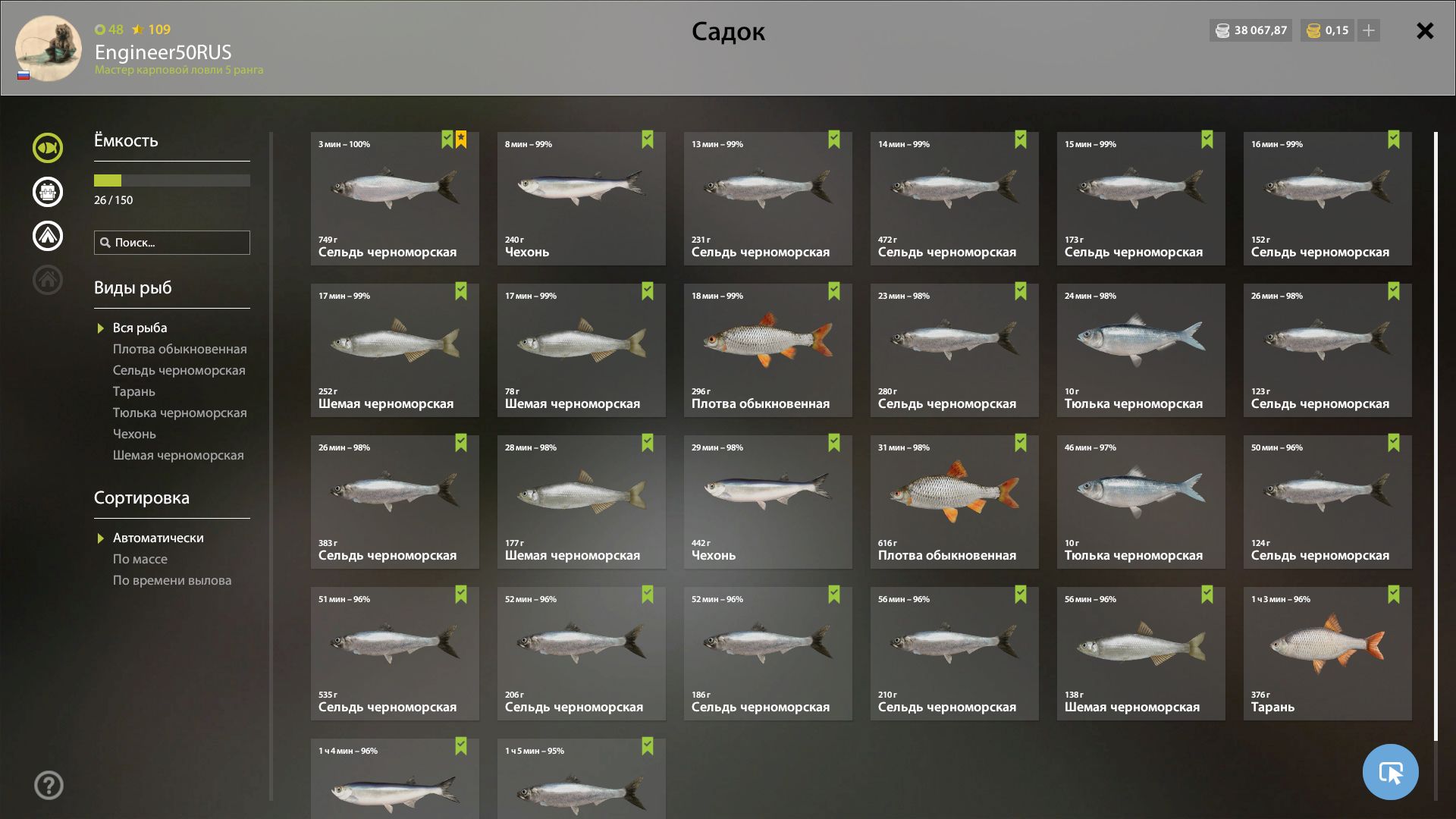
Task: Pick the 296 г Плотва обыкновенная card
Action: 767,350
